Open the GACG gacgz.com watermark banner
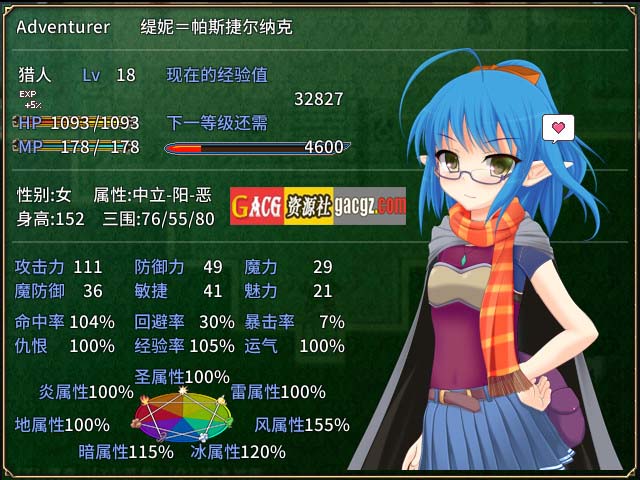640x480 pixels. [318, 206]
